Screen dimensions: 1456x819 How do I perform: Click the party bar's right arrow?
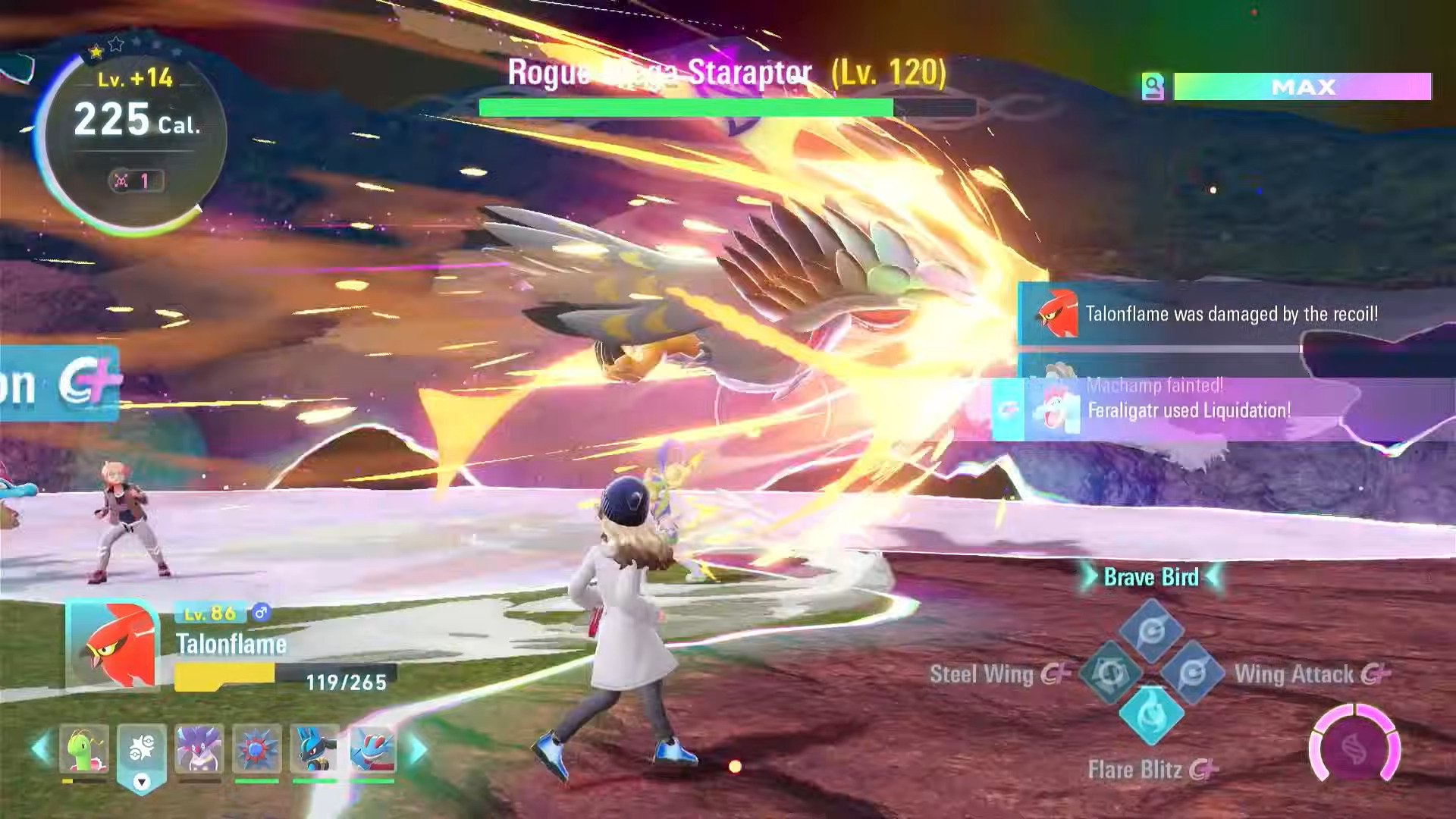click(x=417, y=749)
